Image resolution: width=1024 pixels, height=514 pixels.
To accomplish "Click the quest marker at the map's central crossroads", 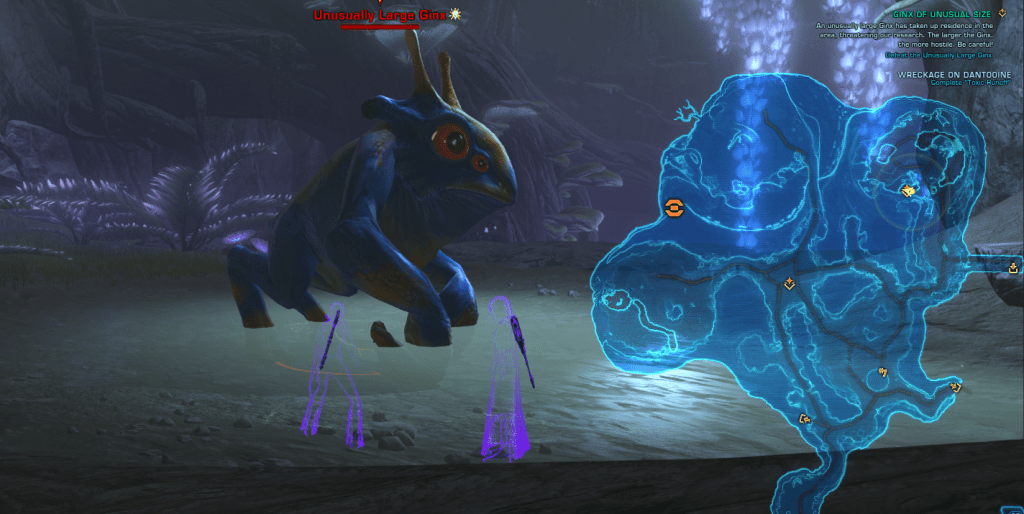I will (x=789, y=284).
